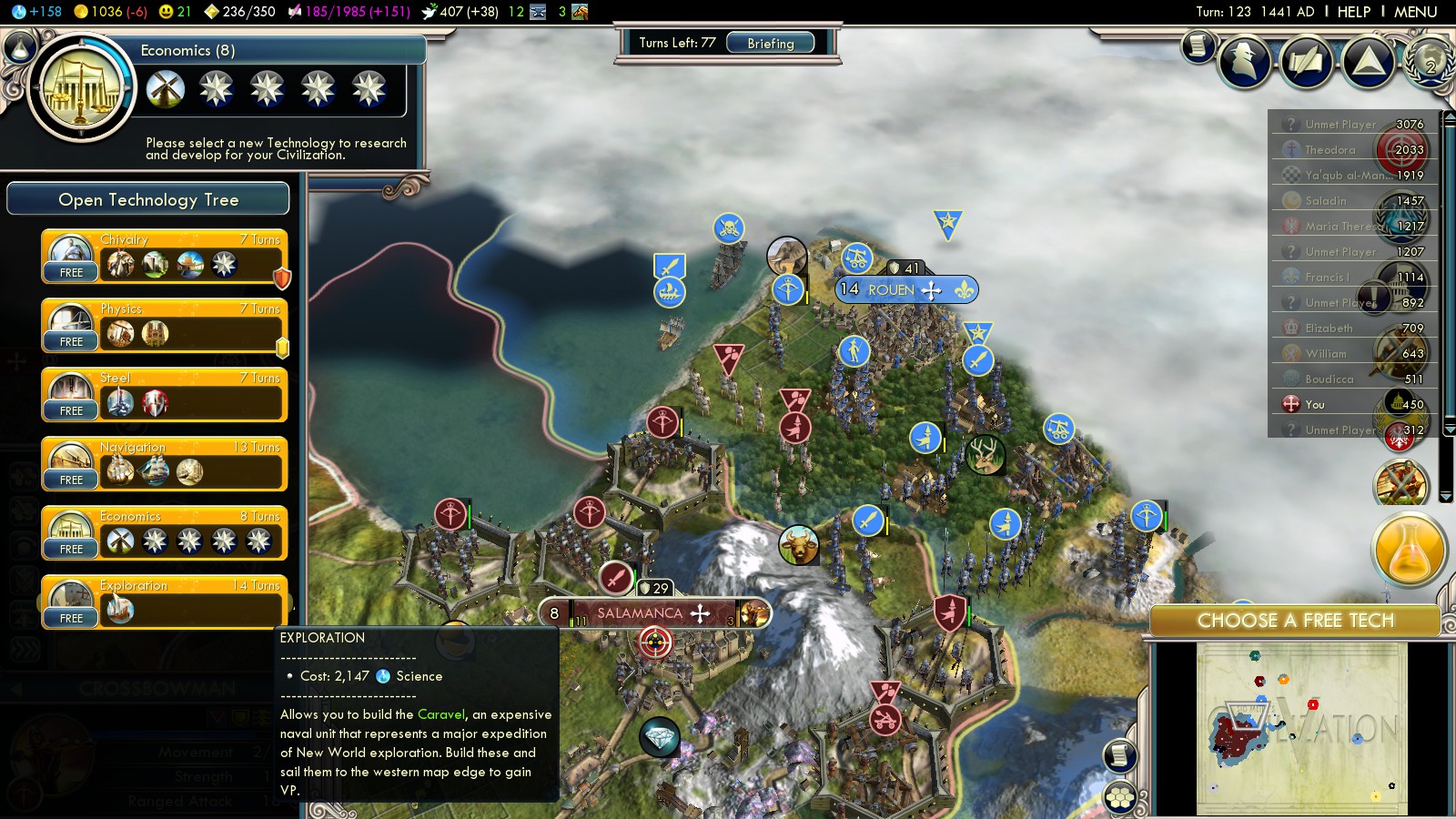Image resolution: width=1456 pixels, height=819 pixels.
Task: Open the game MENU
Action: [1415, 12]
